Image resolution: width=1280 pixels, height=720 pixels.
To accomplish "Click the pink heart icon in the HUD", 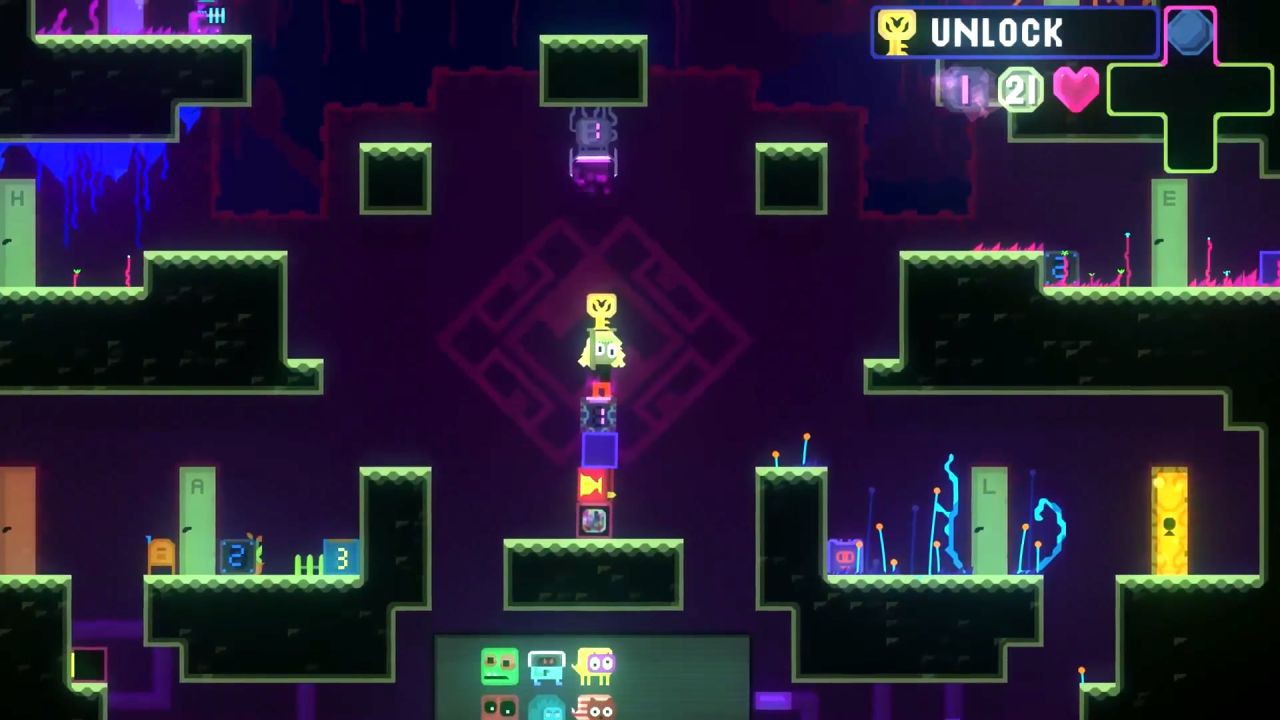I will (x=1075, y=88).
